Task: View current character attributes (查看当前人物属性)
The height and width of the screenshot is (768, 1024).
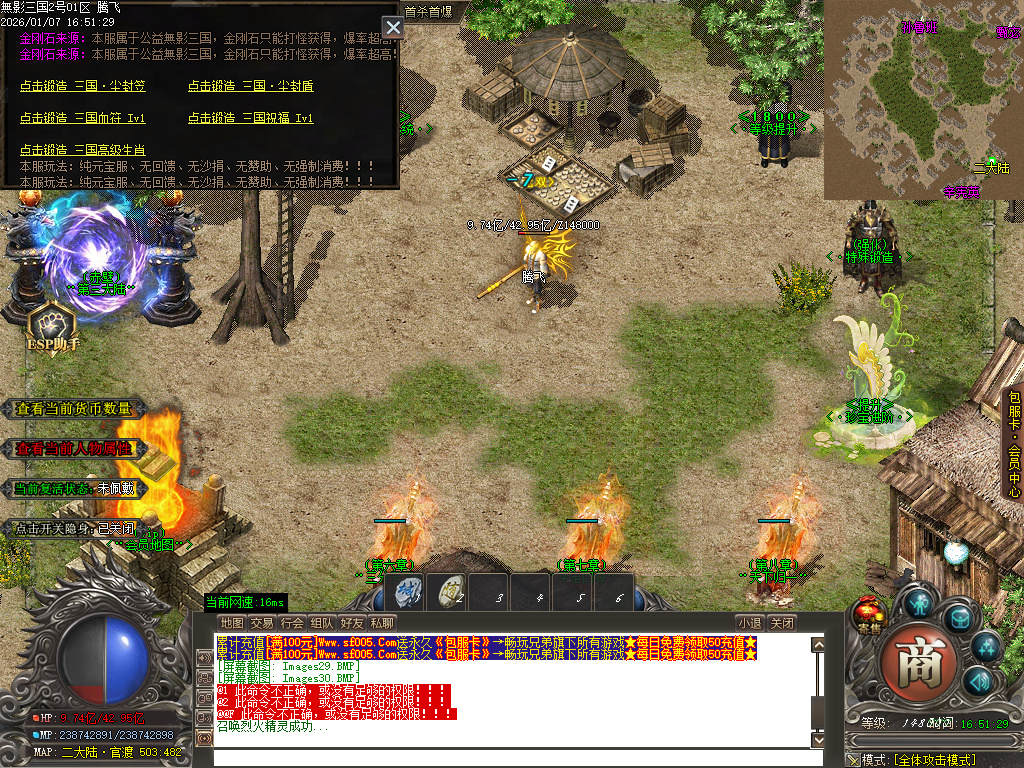Action: [74, 449]
